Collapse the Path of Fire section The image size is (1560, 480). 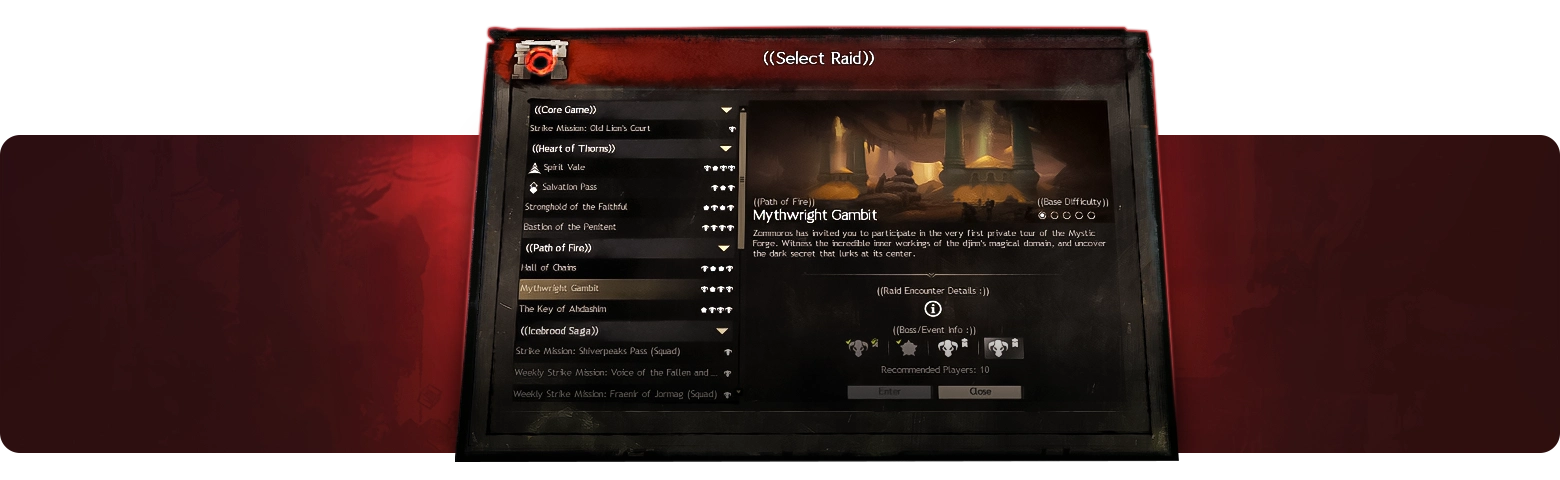point(724,248)
